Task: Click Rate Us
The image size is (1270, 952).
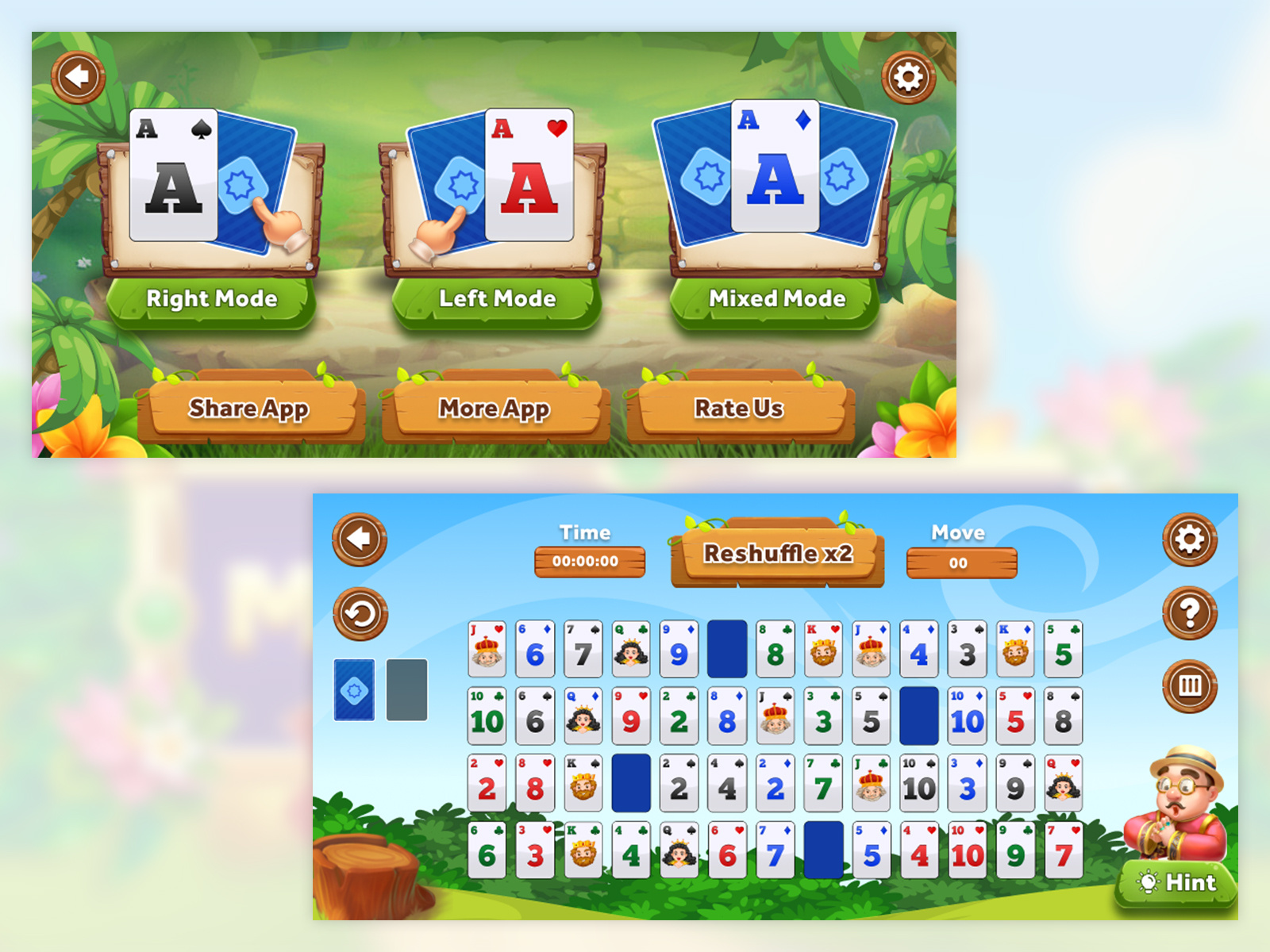Action: click(x=738, y=408)
